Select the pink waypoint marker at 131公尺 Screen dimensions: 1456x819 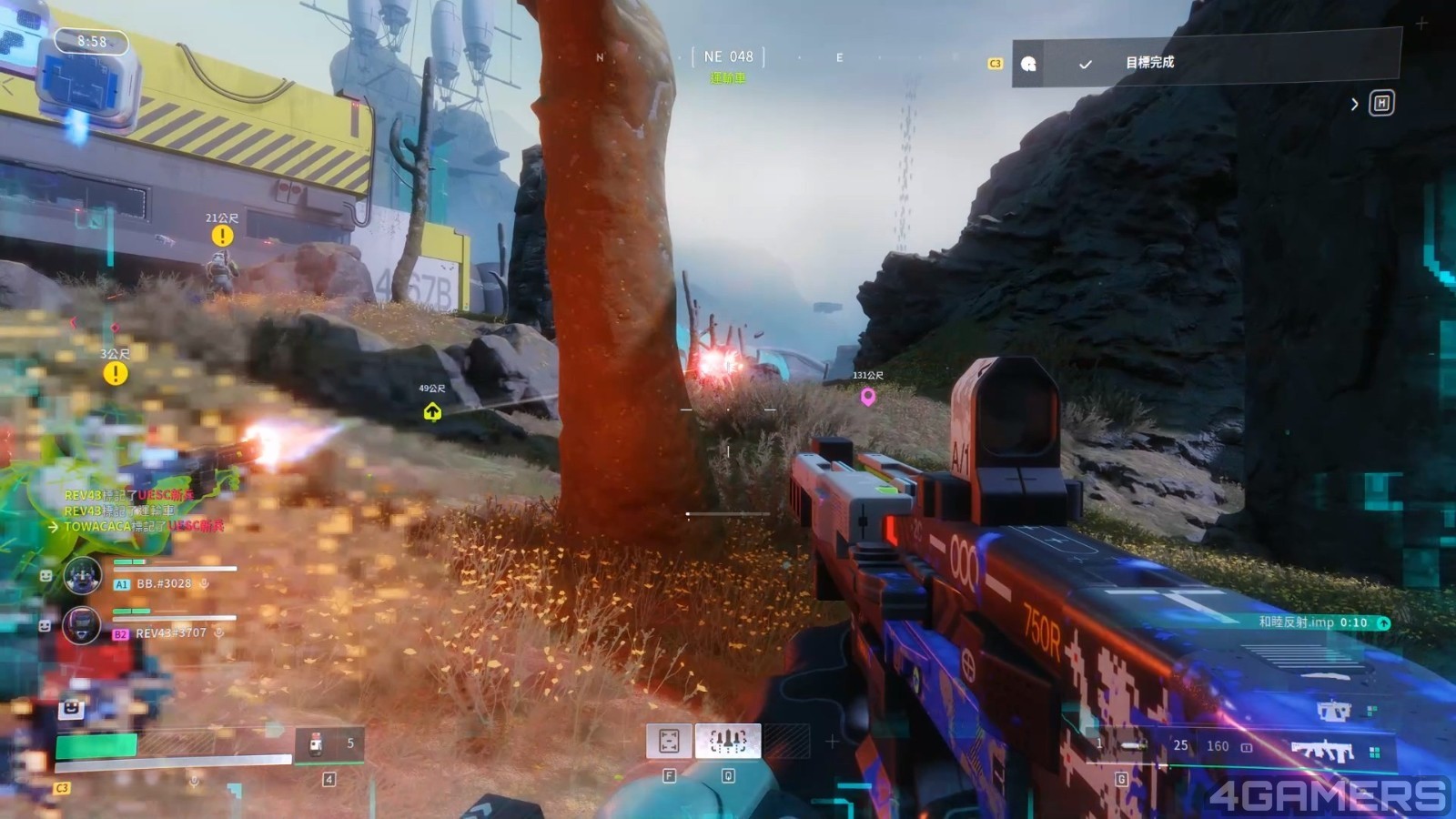(x=868, y=396)
